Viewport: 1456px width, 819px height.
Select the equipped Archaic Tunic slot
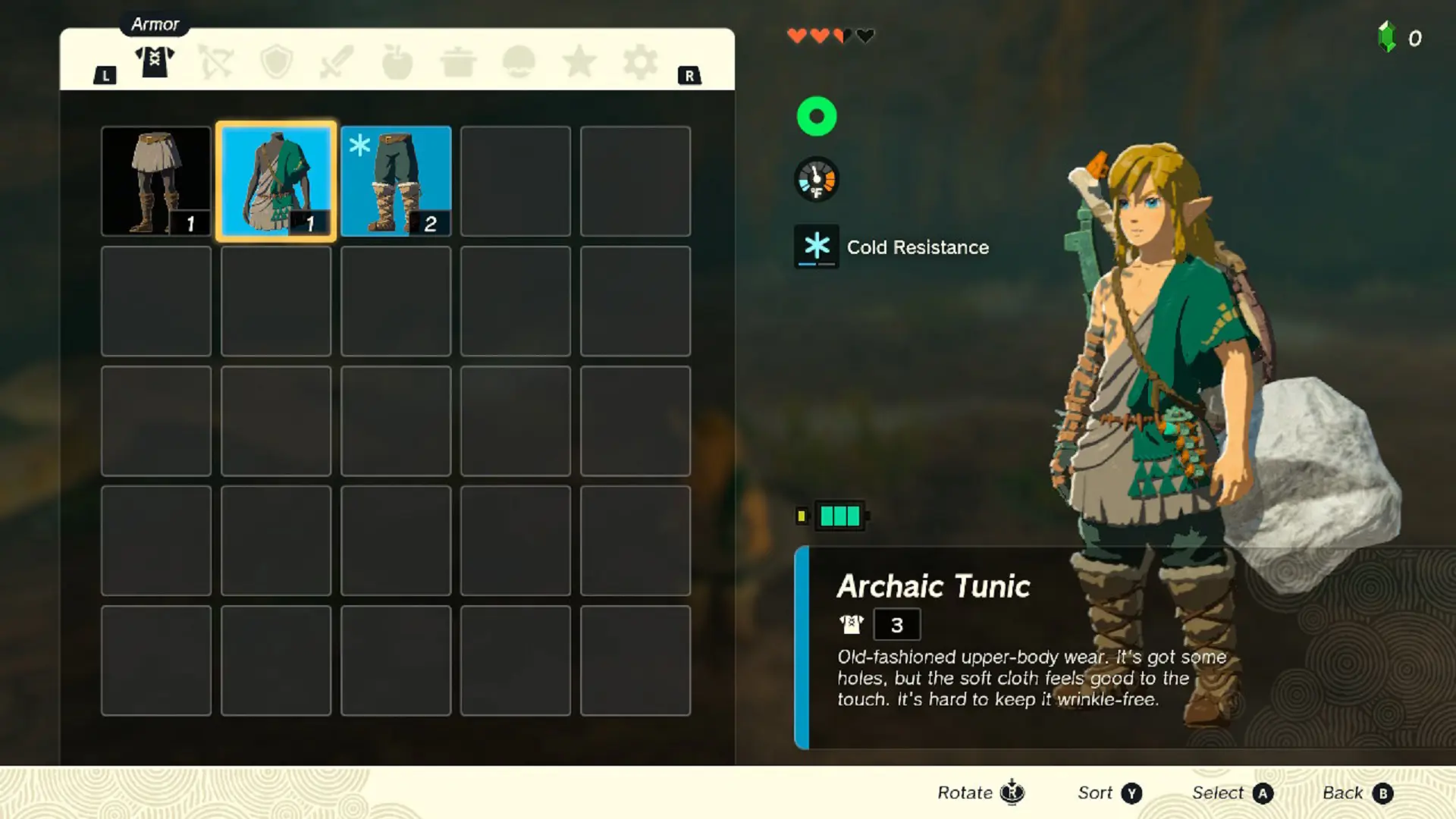pos(276,180)
